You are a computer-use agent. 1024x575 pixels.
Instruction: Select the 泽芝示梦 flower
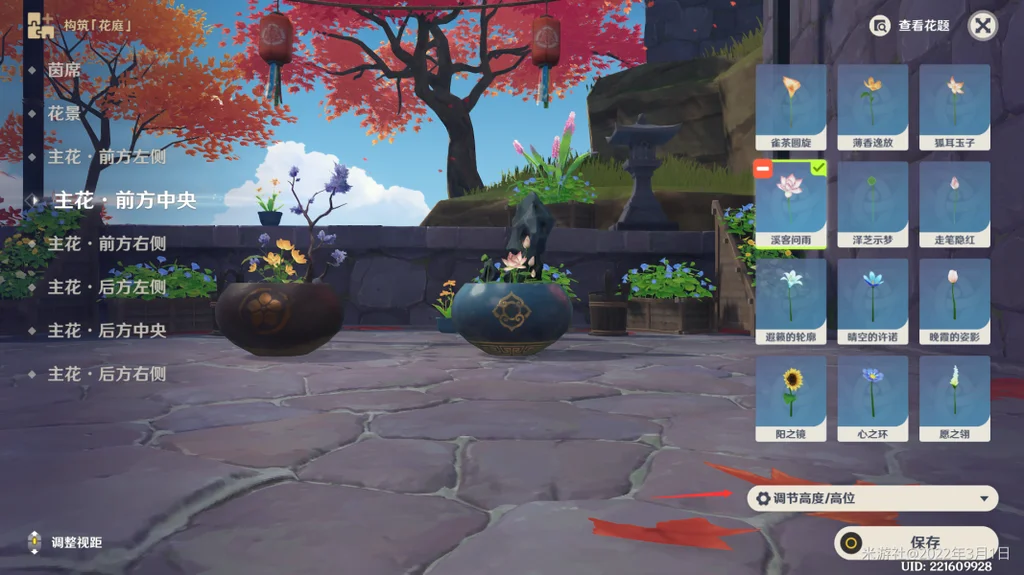pyautogui.click(x=872, y=204)
